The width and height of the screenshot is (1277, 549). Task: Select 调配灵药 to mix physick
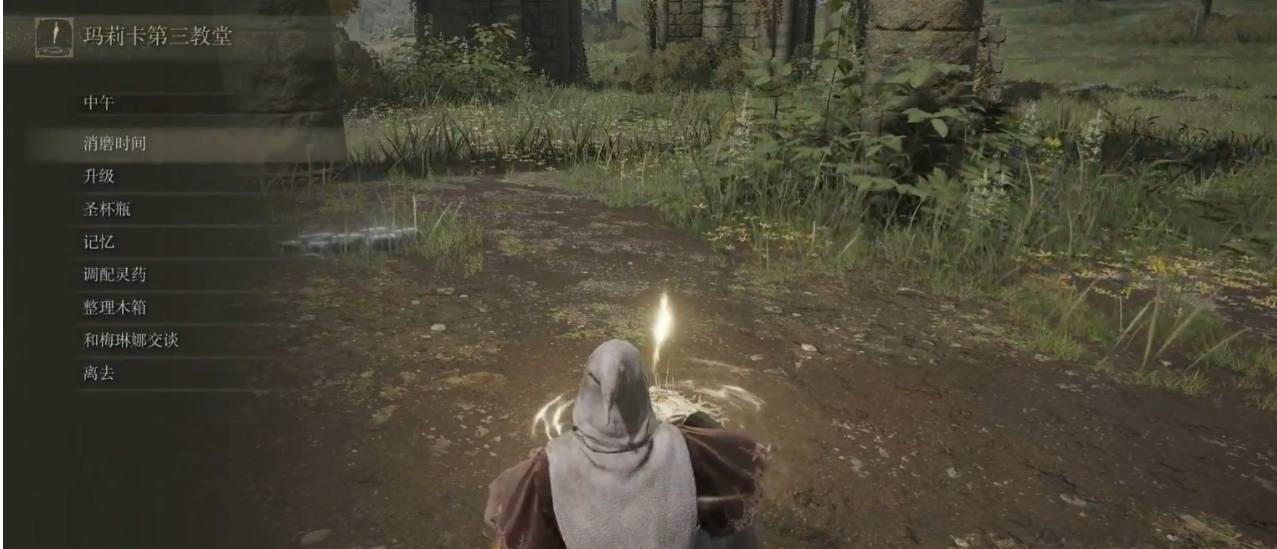pyautogui.click(x=115, y=275)
